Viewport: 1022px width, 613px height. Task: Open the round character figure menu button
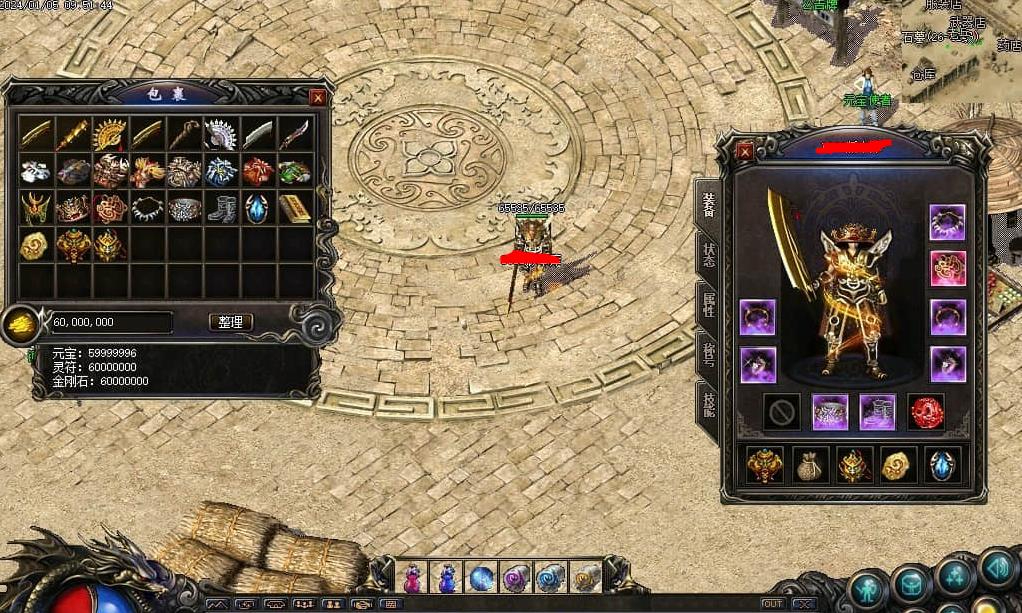869,586
